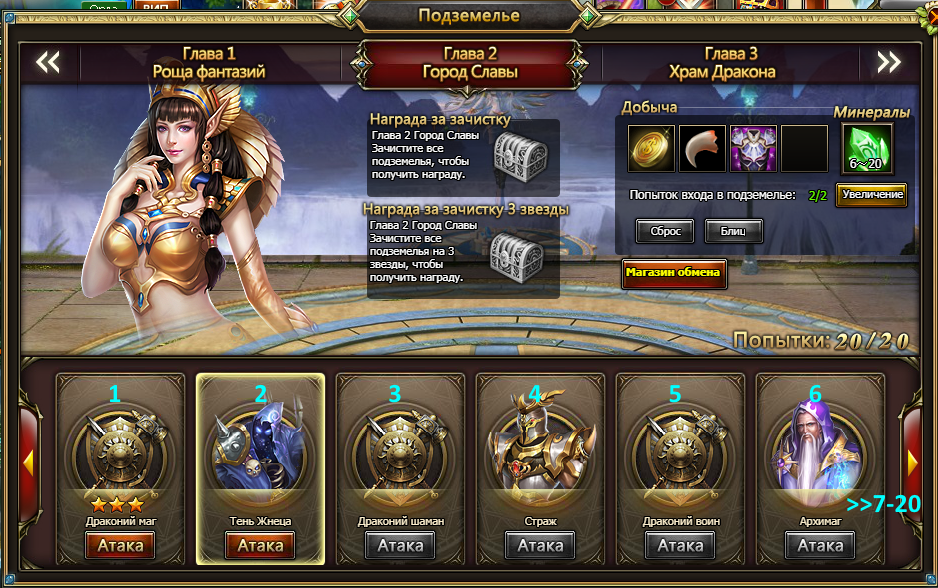Go to previous chapters with the double left arrow

point(48,63)
